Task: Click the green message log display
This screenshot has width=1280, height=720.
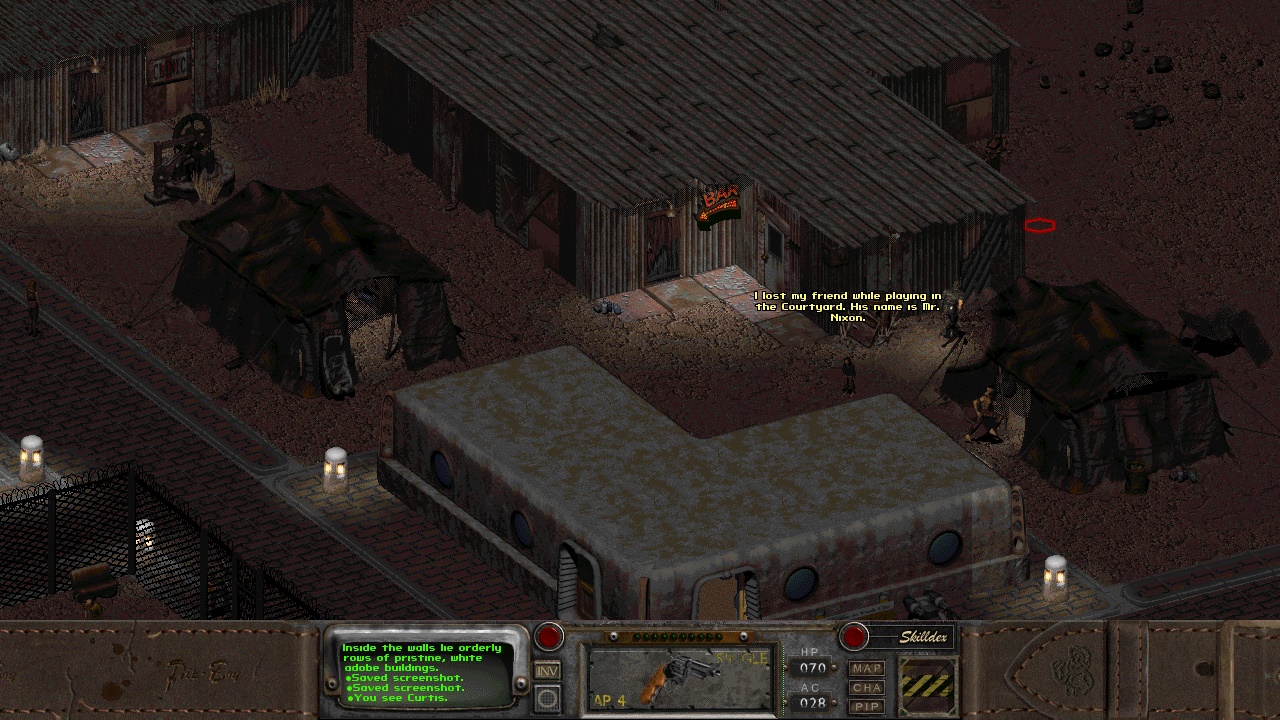Action: [425, 672]
